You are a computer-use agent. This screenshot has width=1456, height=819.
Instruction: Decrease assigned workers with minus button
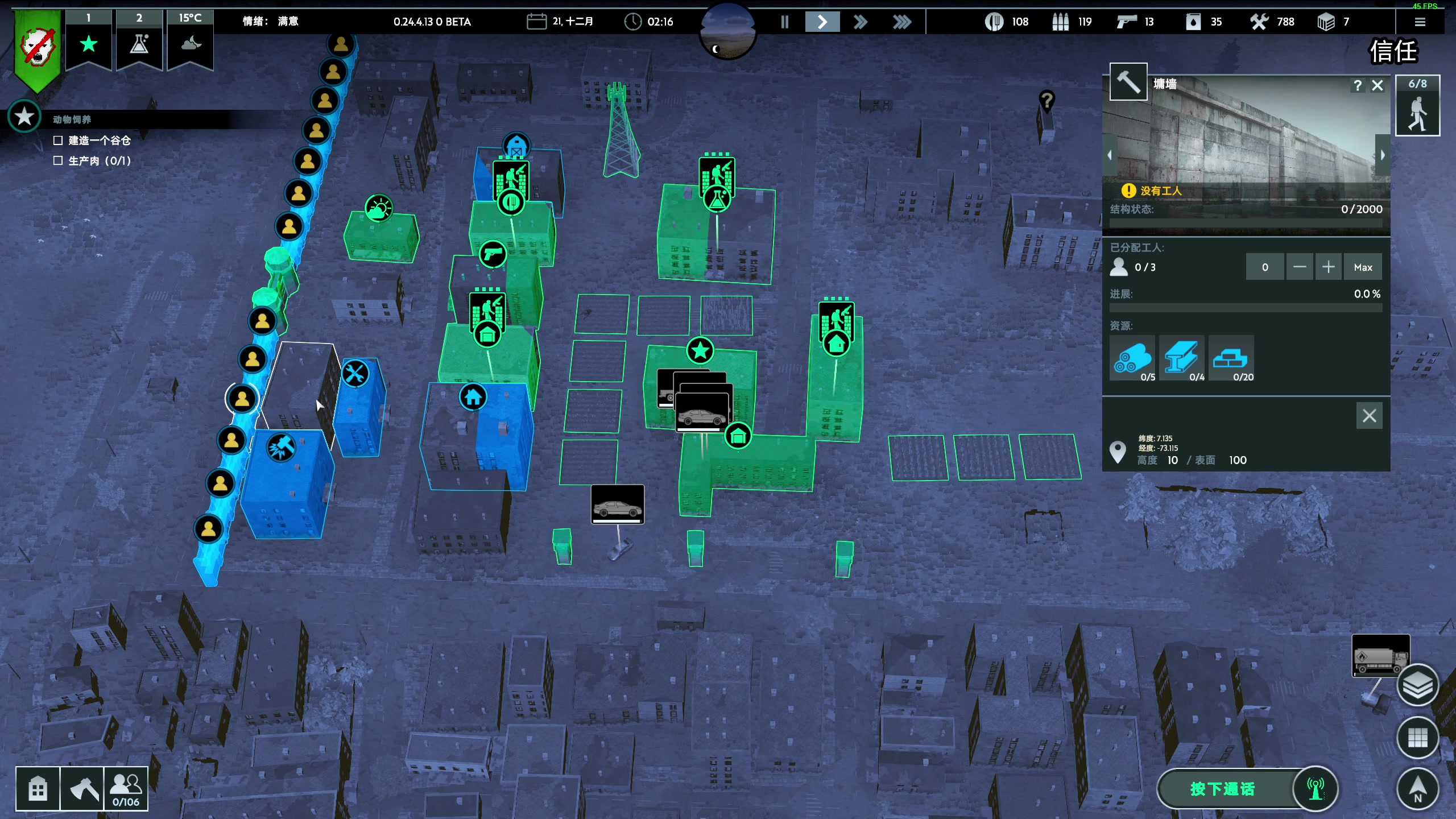[x=1300, y=267]
